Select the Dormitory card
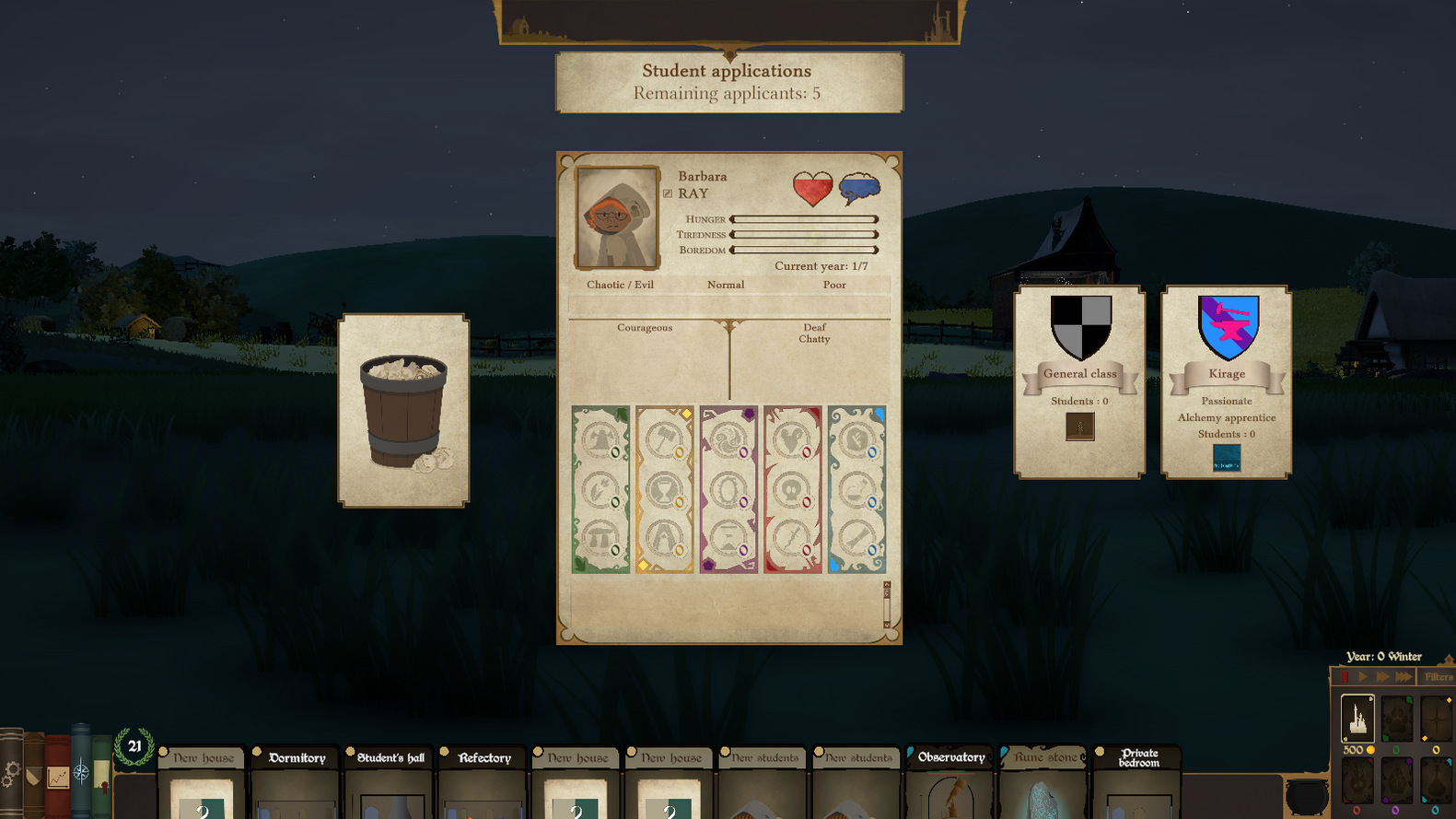The width and height of the screenshot is (1456, 819). [297, 779]
